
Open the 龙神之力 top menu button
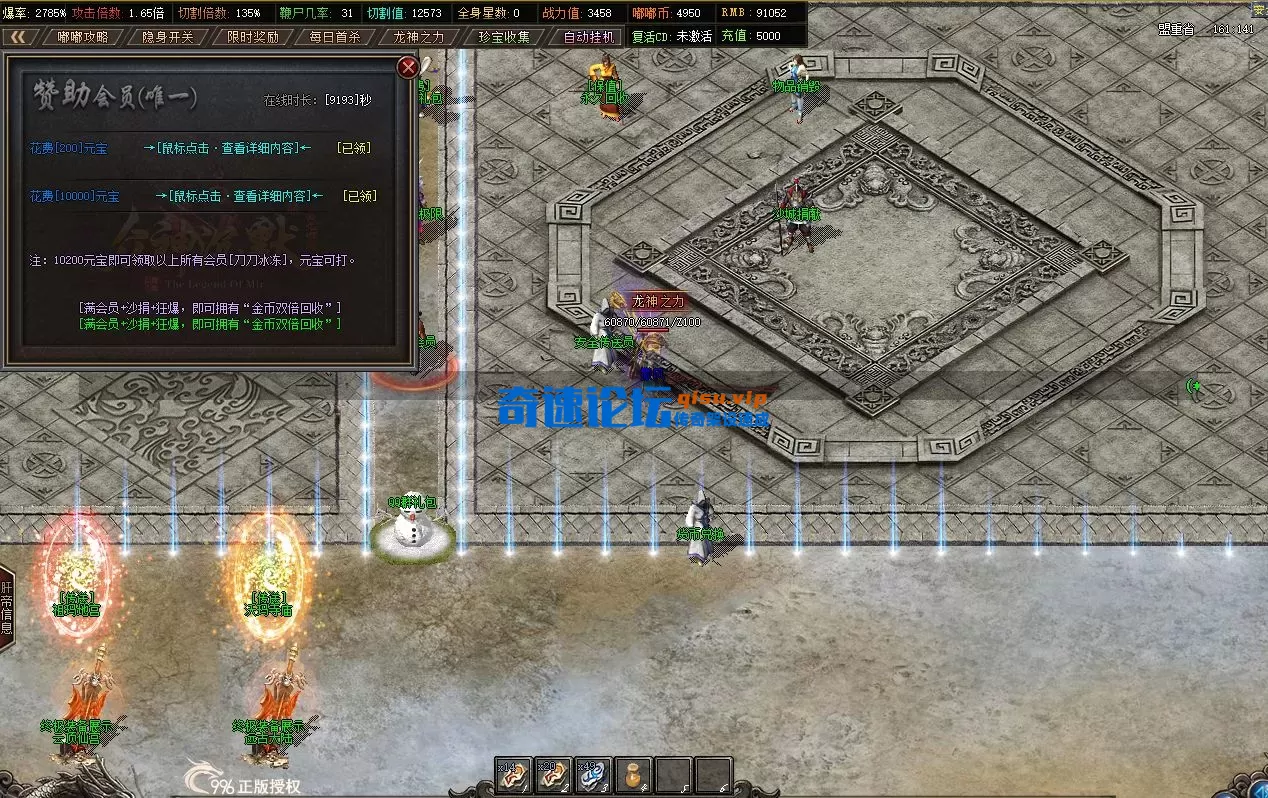pyautogui.click(x=419, y=37)
